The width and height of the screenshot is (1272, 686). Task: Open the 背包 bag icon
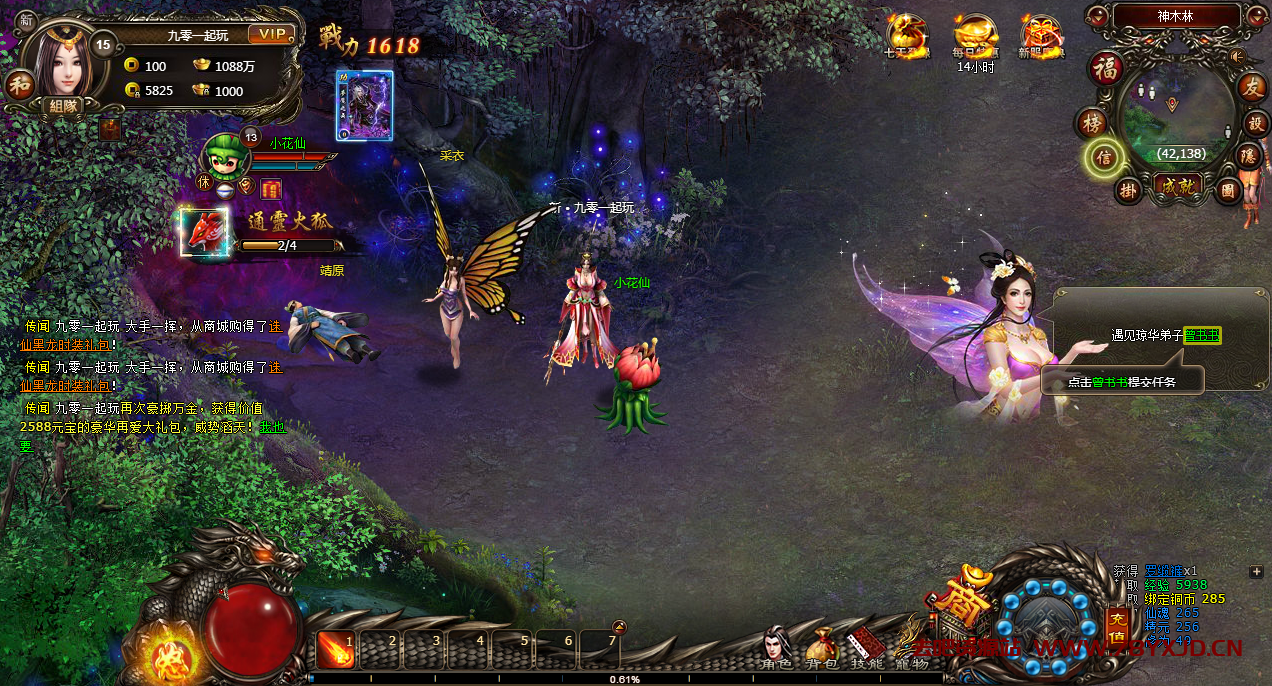[821, 647]
